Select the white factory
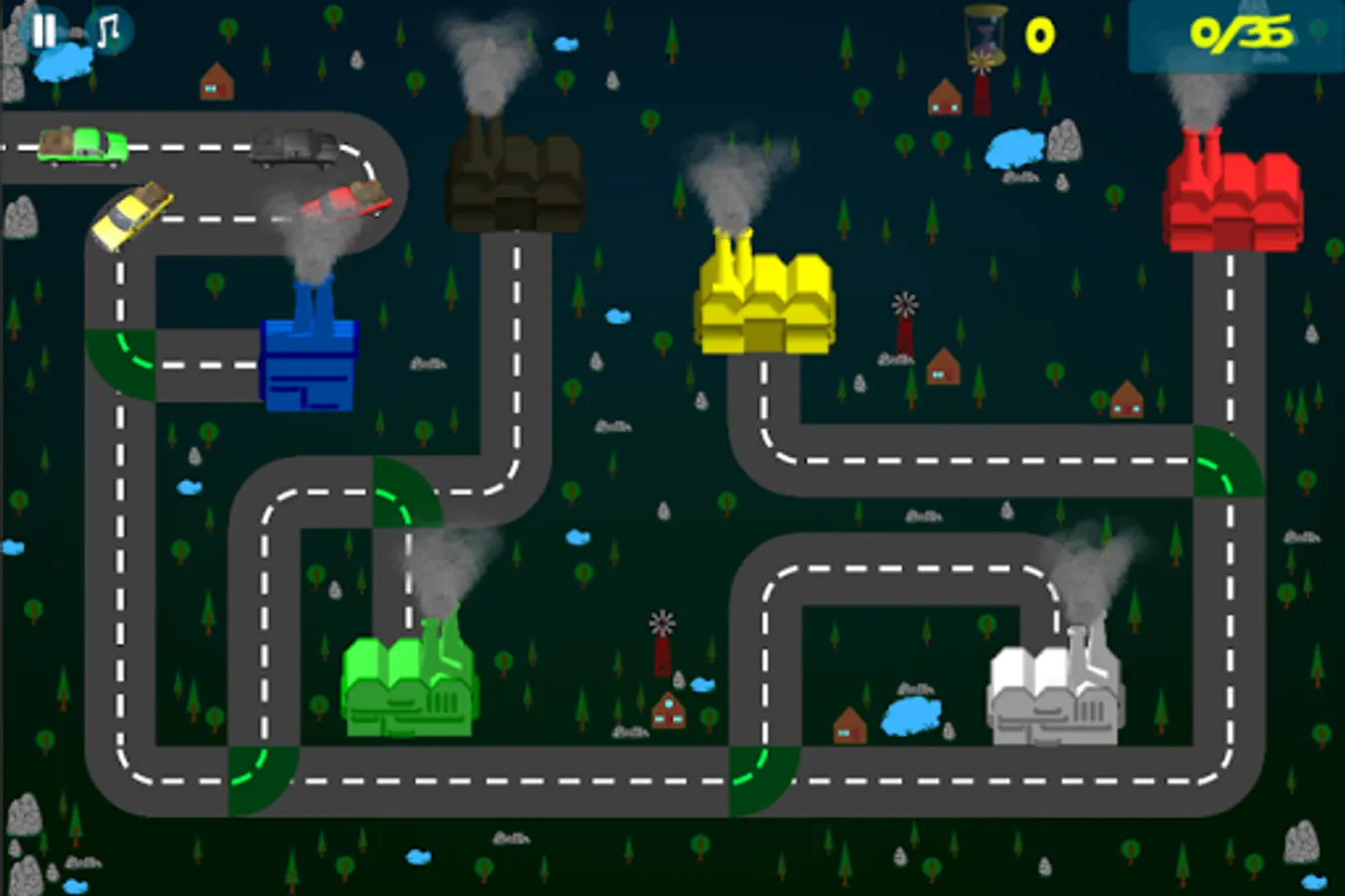1345x896 pixels. (x=1055, y=697)
